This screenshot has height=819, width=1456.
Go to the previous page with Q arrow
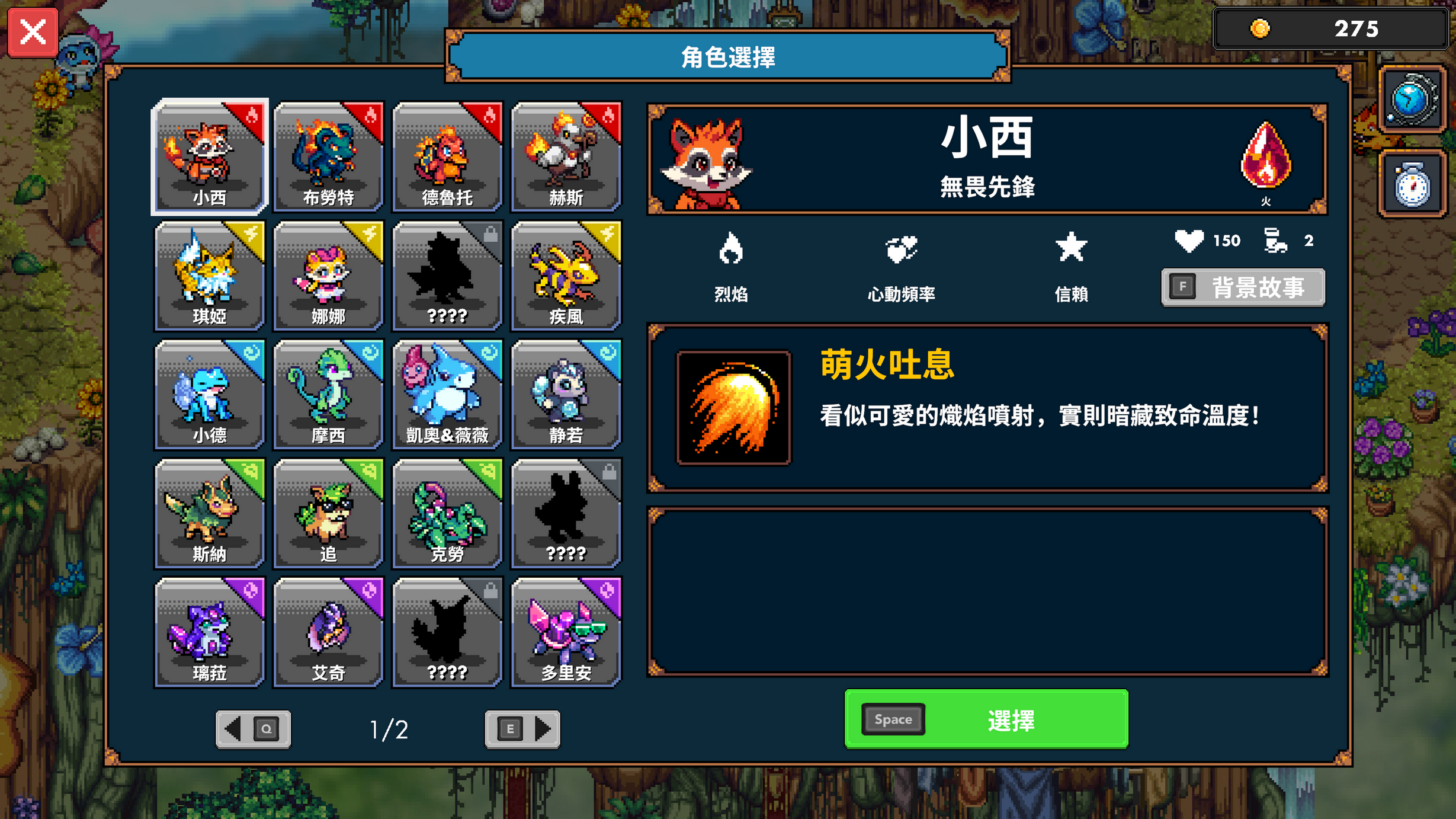coord(254,730)
